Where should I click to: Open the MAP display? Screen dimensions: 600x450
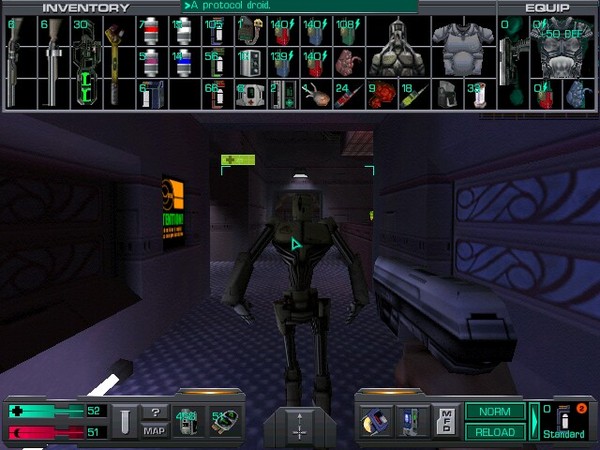pos(155,431)
